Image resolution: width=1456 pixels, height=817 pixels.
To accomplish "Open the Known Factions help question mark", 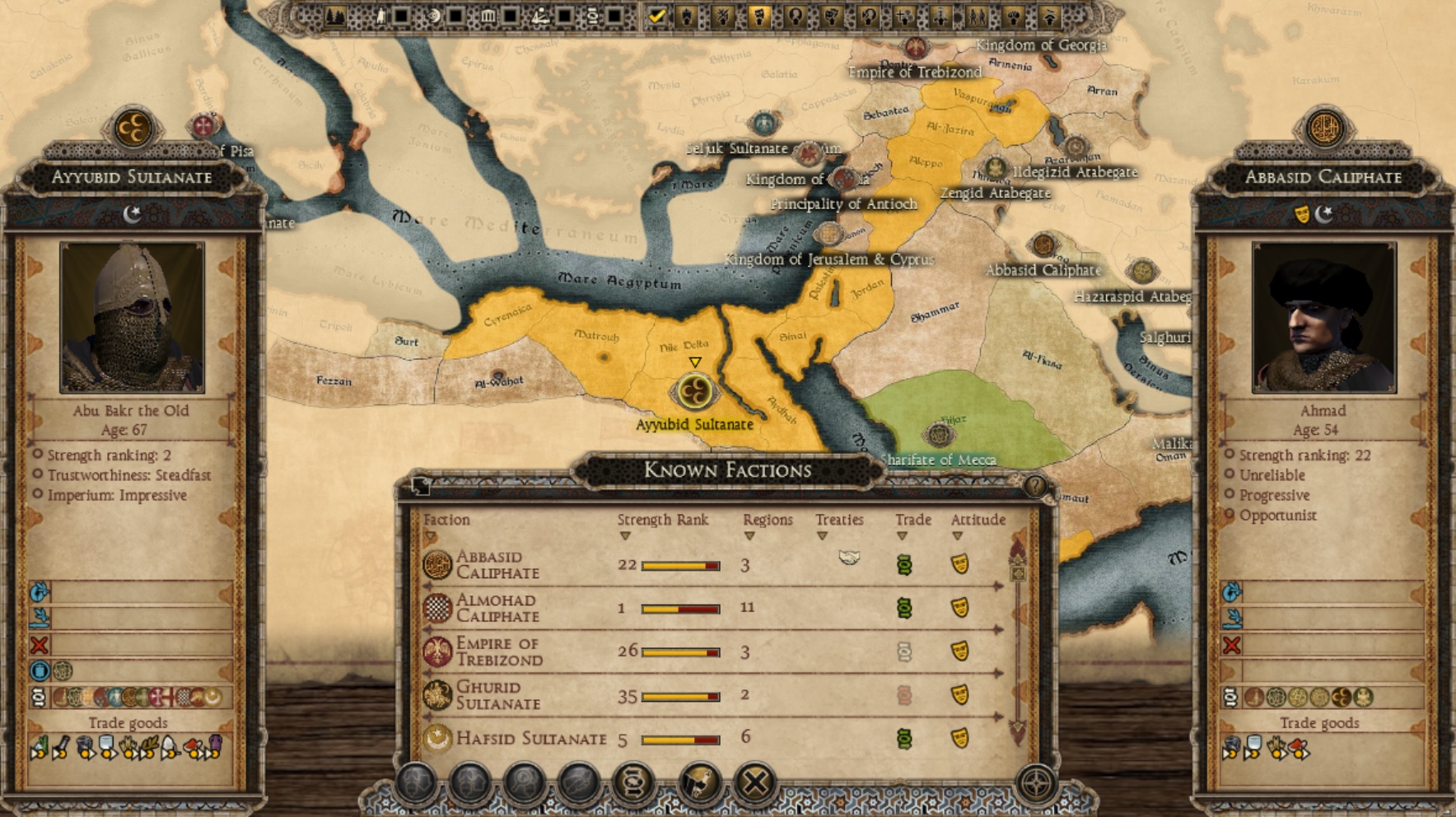I will 1034,486.
